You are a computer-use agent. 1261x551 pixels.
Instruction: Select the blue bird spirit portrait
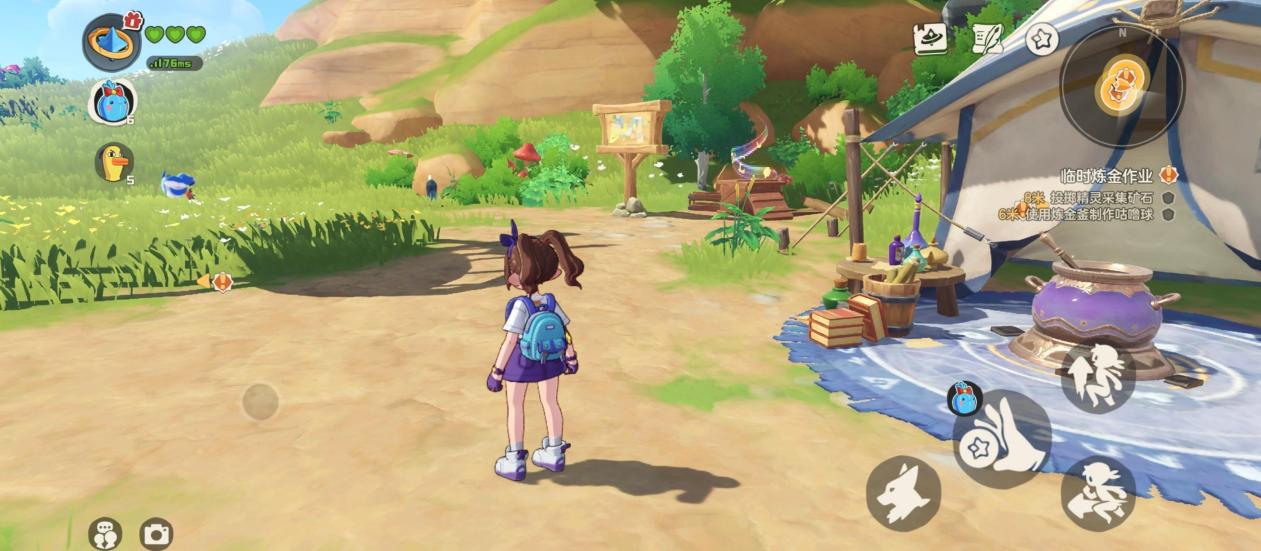coord(112,101)
